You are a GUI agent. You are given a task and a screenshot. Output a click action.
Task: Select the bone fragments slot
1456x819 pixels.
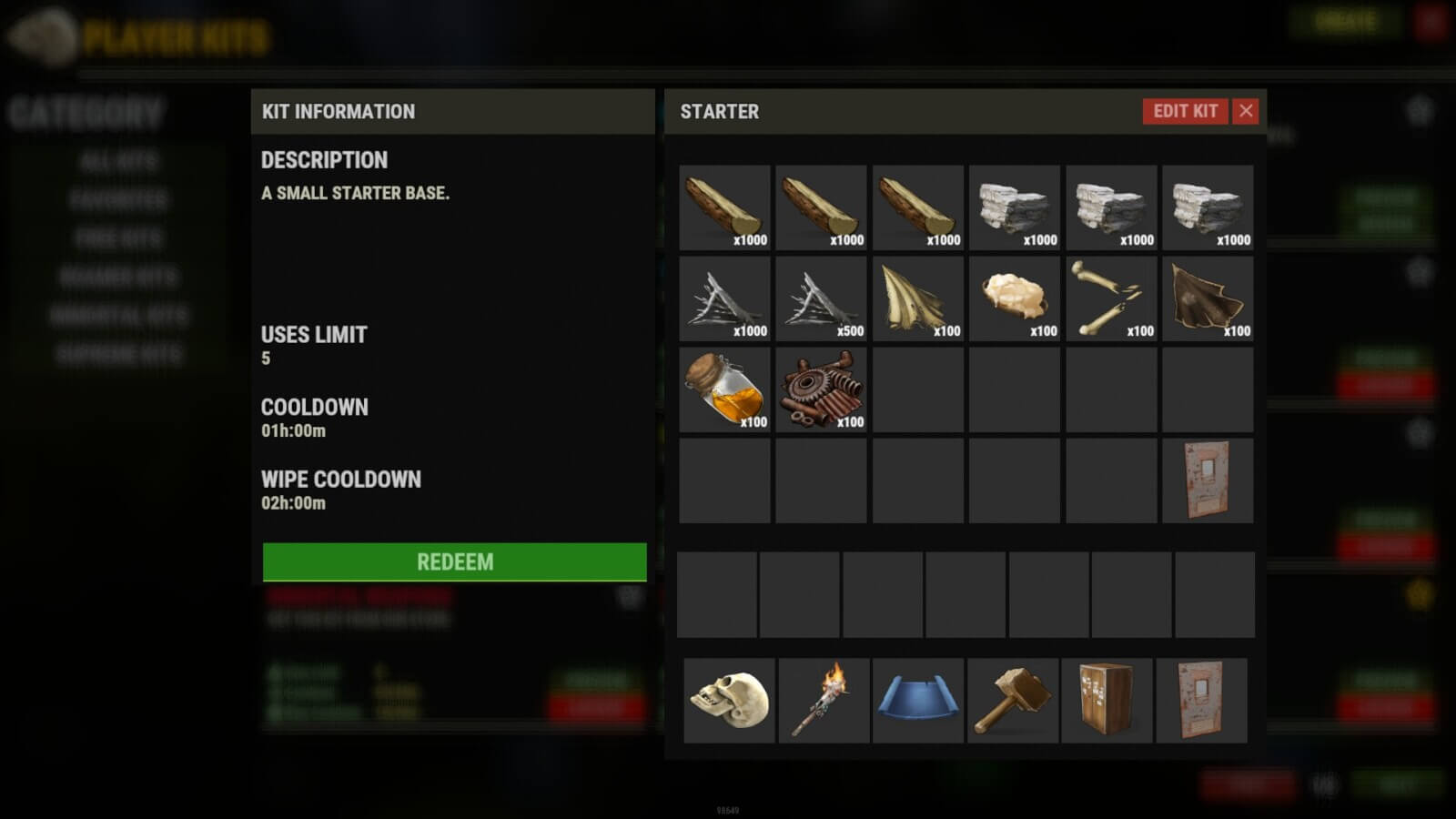pyautogui.click(x=1111, y=298)
